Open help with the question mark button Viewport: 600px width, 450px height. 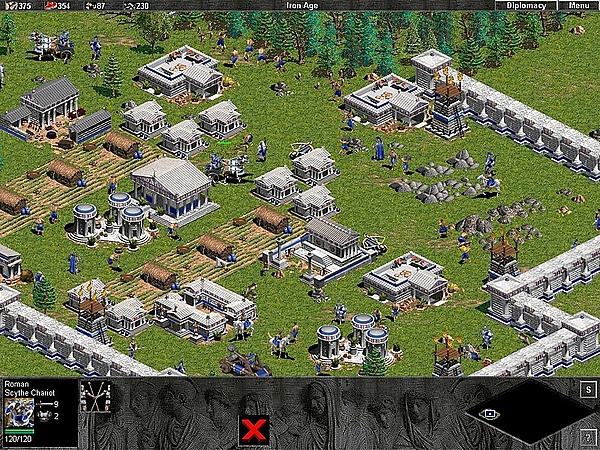tap(588, 438)
